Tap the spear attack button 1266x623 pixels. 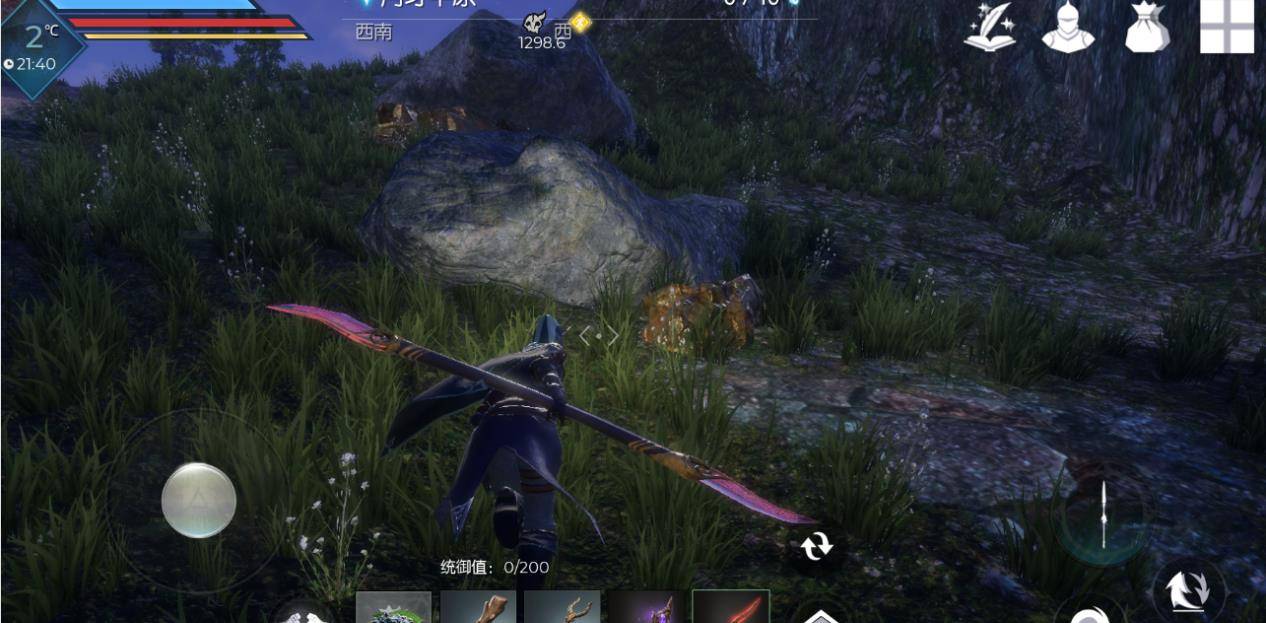pyautogui.click(x=1103, y=515)
